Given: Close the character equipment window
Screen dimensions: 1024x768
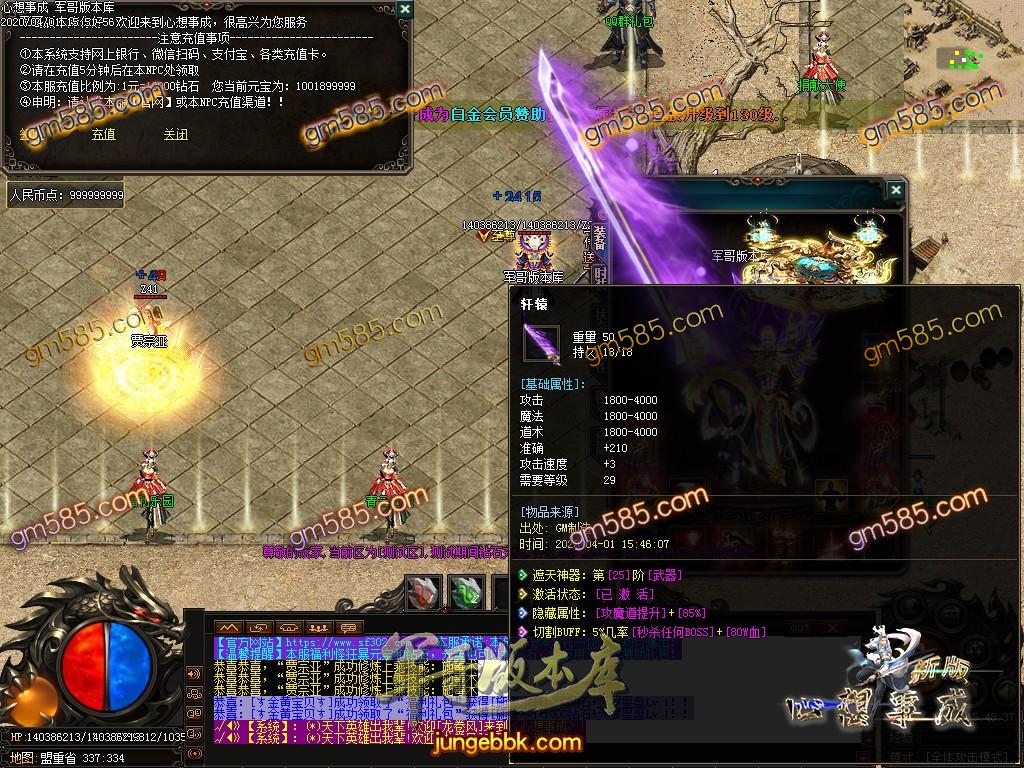Looking at the screenshot, I should click(x=895, y=190).
